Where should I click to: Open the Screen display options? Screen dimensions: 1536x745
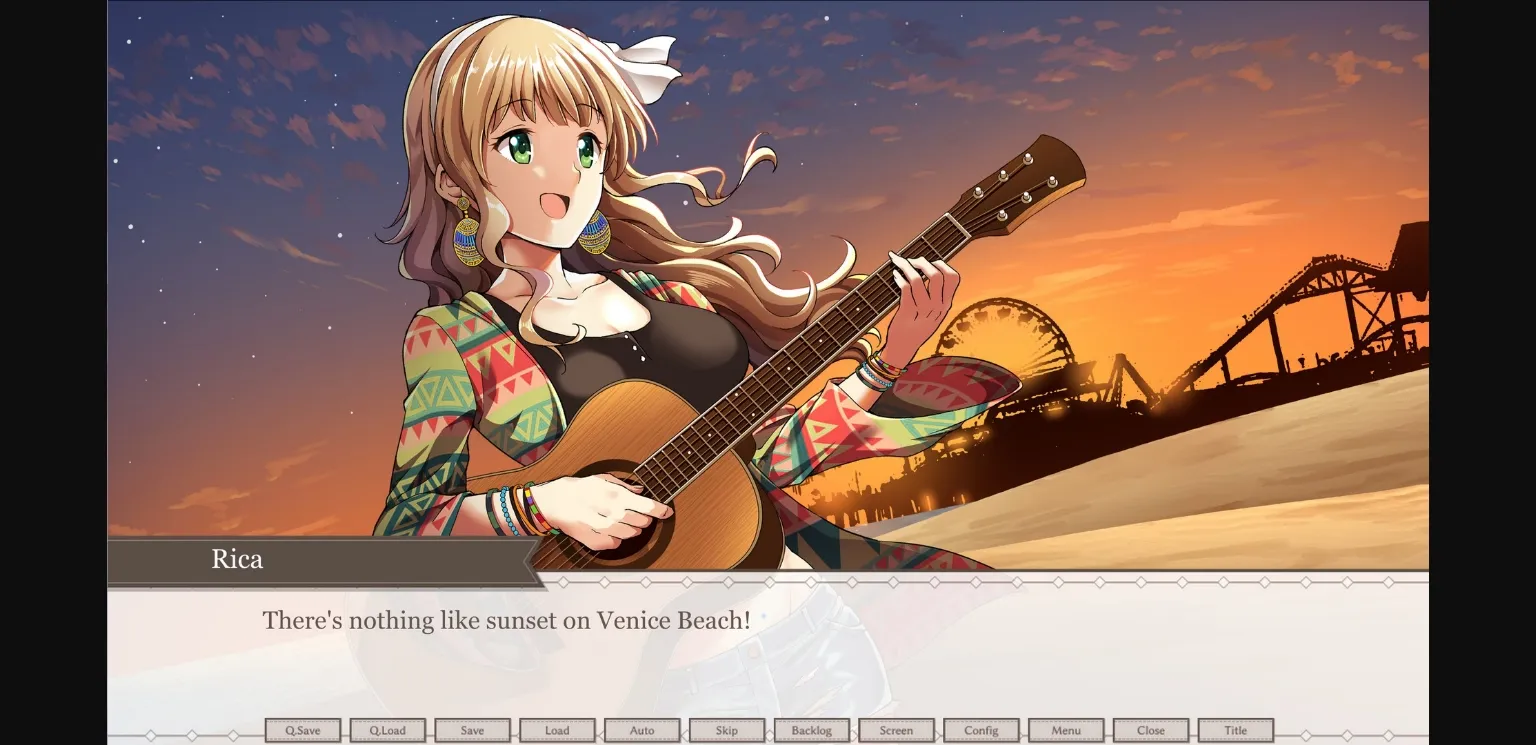(896, 730)
